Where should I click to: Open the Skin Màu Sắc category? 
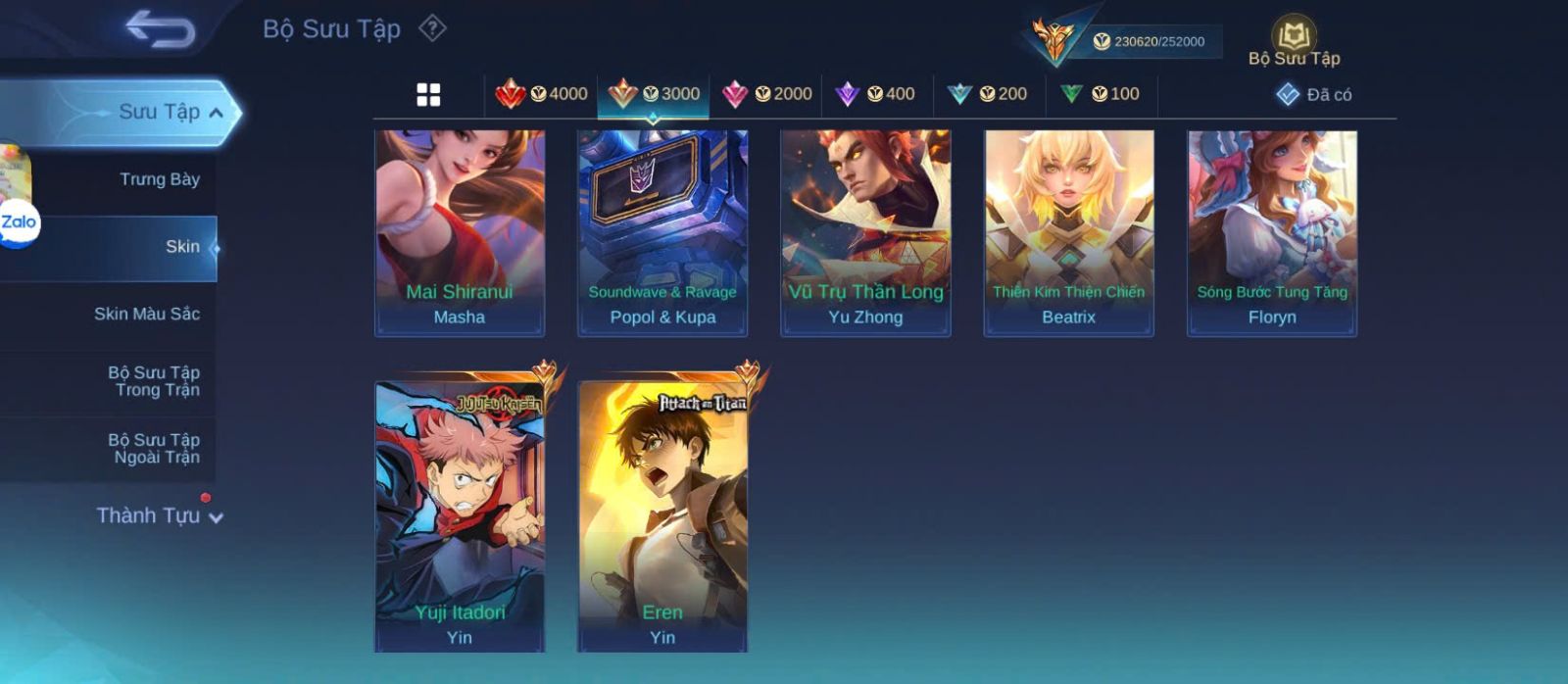pyautogui.click(x=147, y=315)
